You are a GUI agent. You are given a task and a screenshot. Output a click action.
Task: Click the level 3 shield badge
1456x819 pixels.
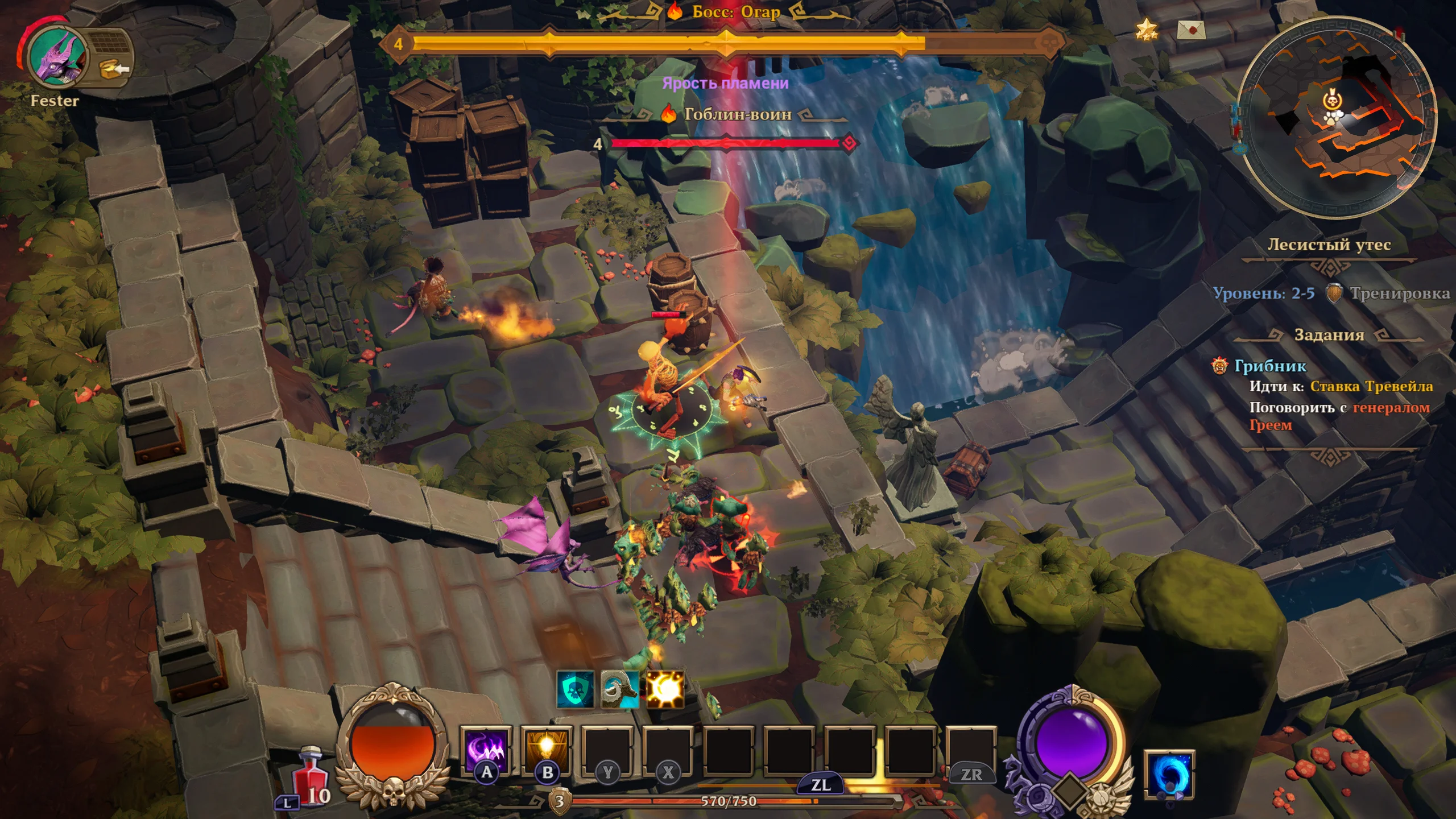pyautogui.click(x=560, y=801)
